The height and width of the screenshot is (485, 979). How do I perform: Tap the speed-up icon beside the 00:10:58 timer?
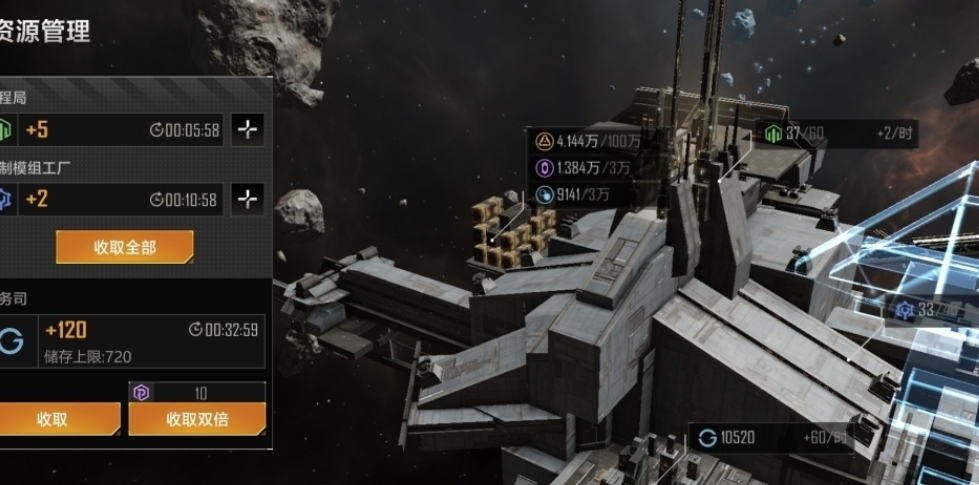pyautogui.click(x=248, y=199)
